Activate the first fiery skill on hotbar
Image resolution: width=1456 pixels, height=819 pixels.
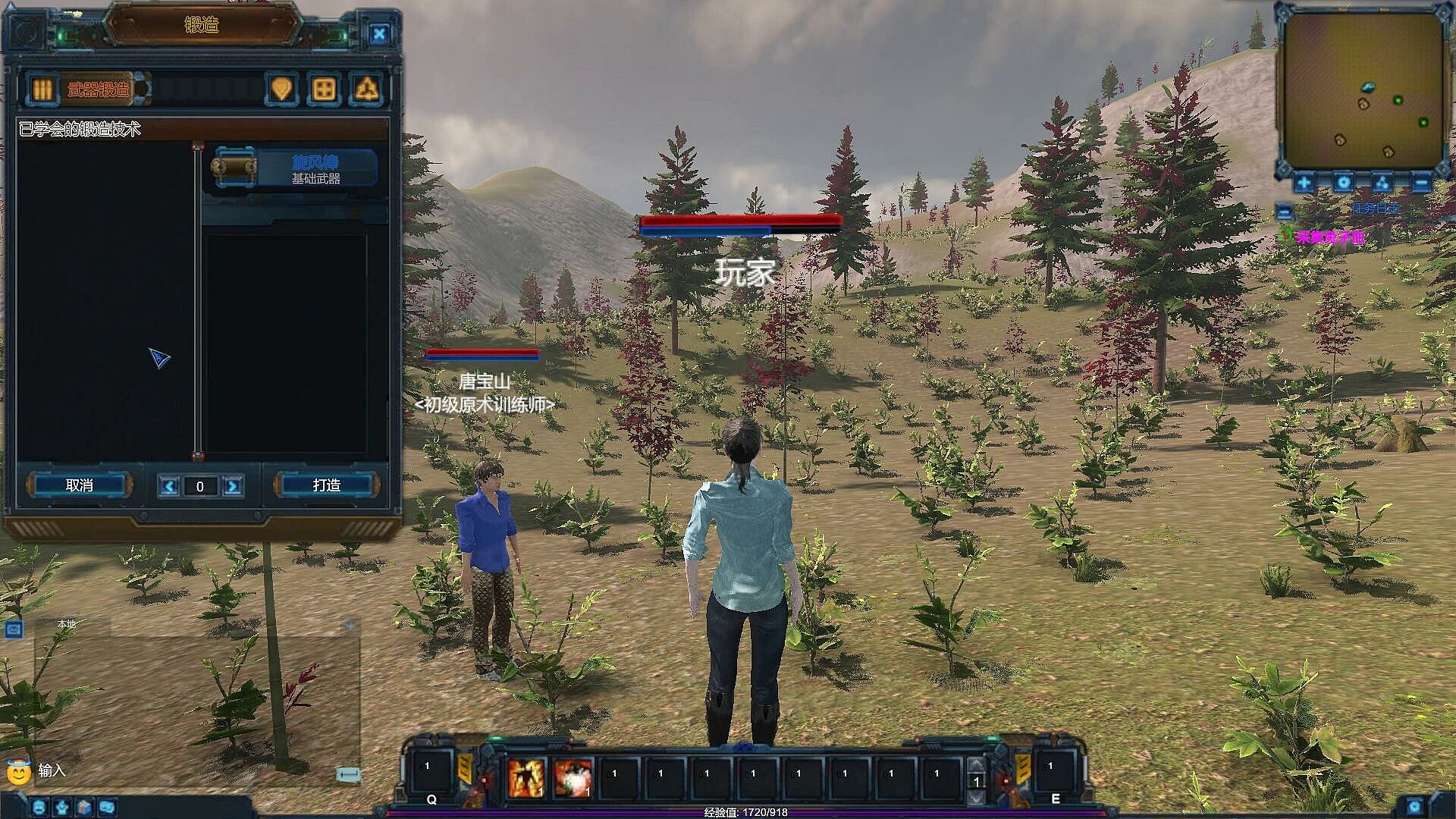point(526,778)
